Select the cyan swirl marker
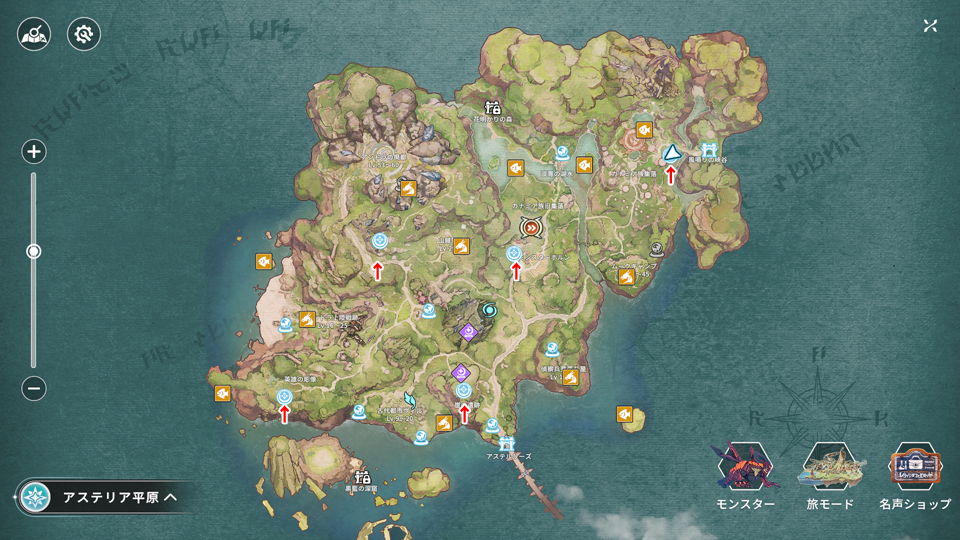The width and height of the screenshot is (960, 540). [x=489, y=310]
